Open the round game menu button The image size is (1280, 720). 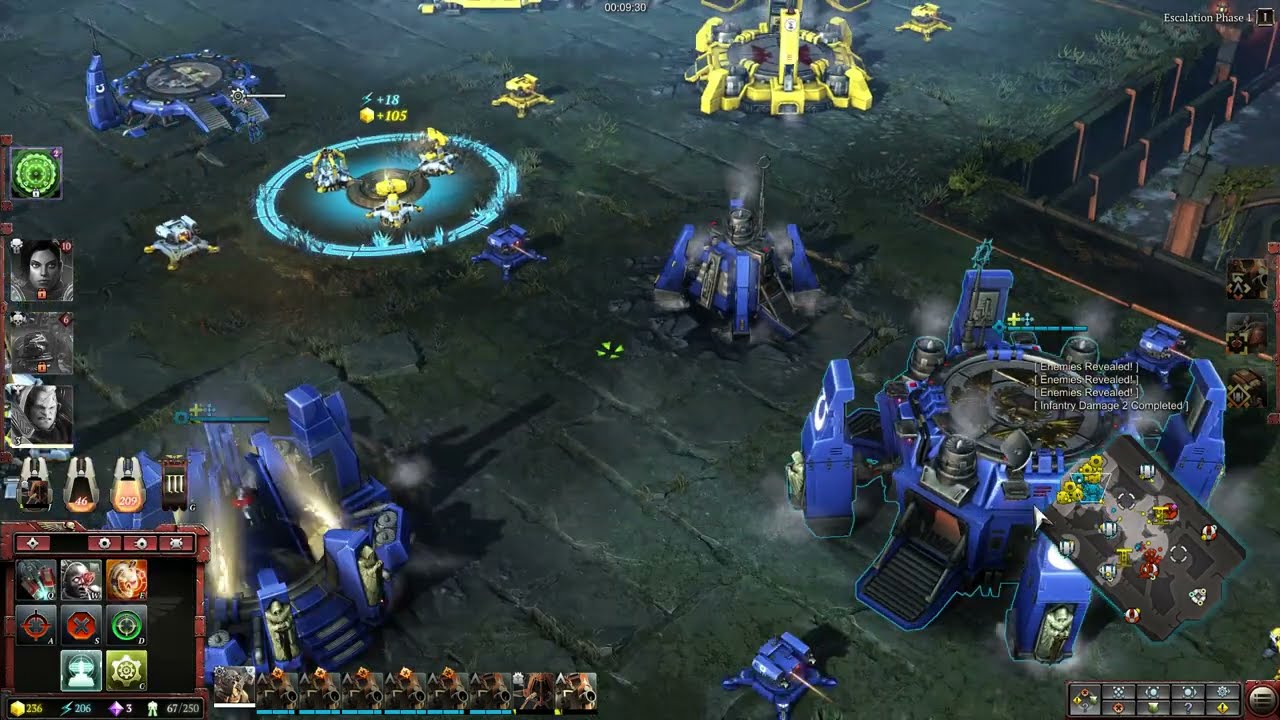(x=1262, y=697)
